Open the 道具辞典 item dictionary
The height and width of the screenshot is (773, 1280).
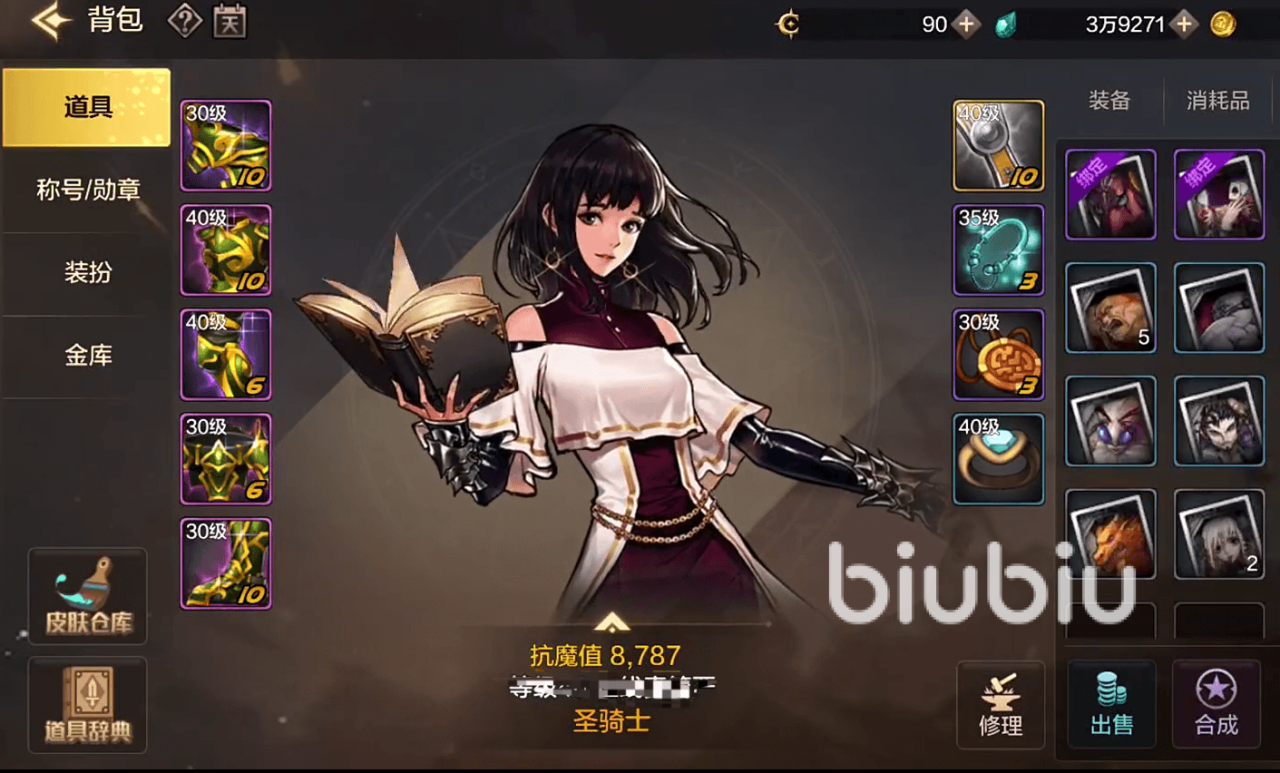tap(88, 705)
